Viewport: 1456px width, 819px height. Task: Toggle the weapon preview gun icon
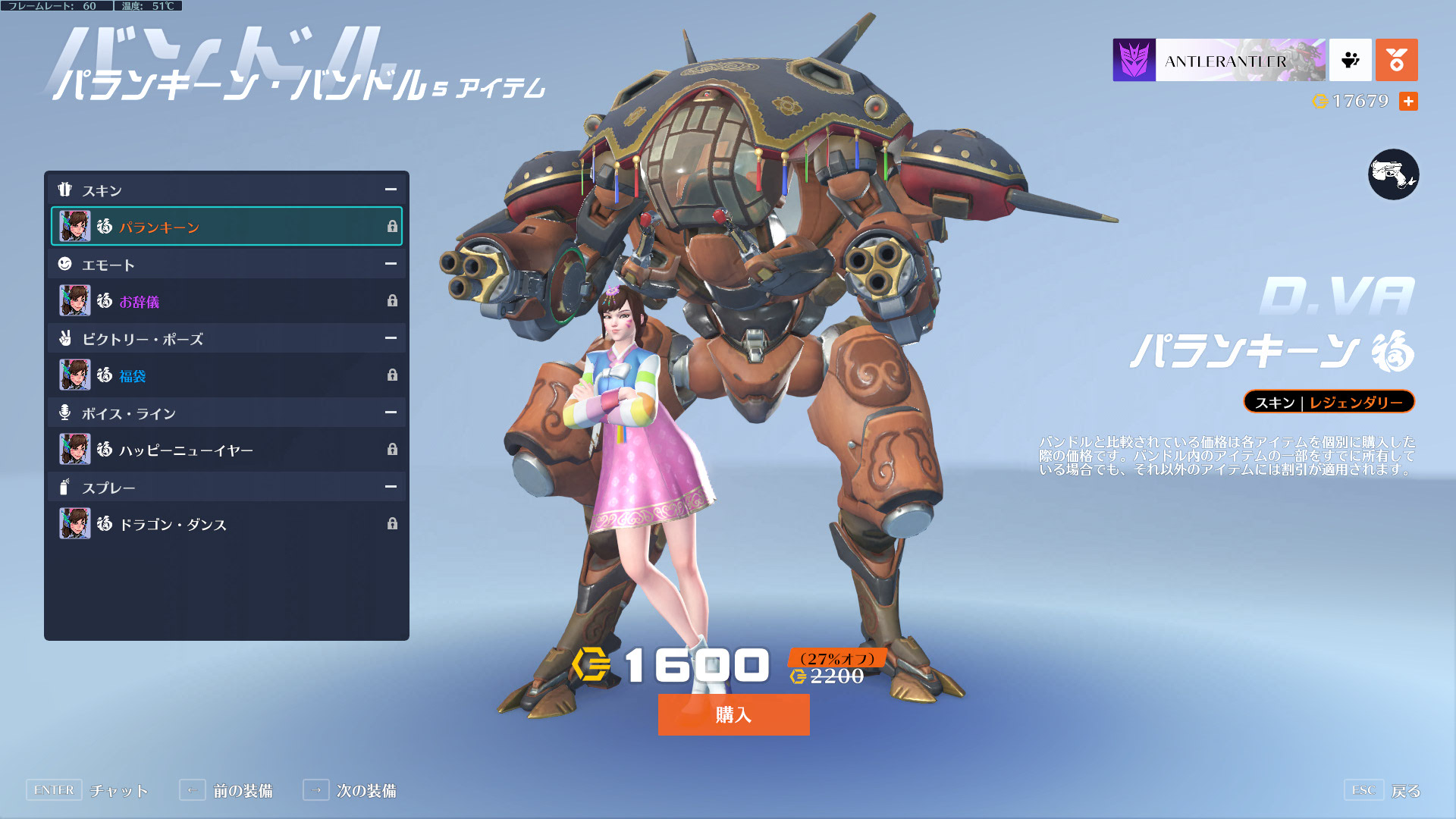point(1393,174)
